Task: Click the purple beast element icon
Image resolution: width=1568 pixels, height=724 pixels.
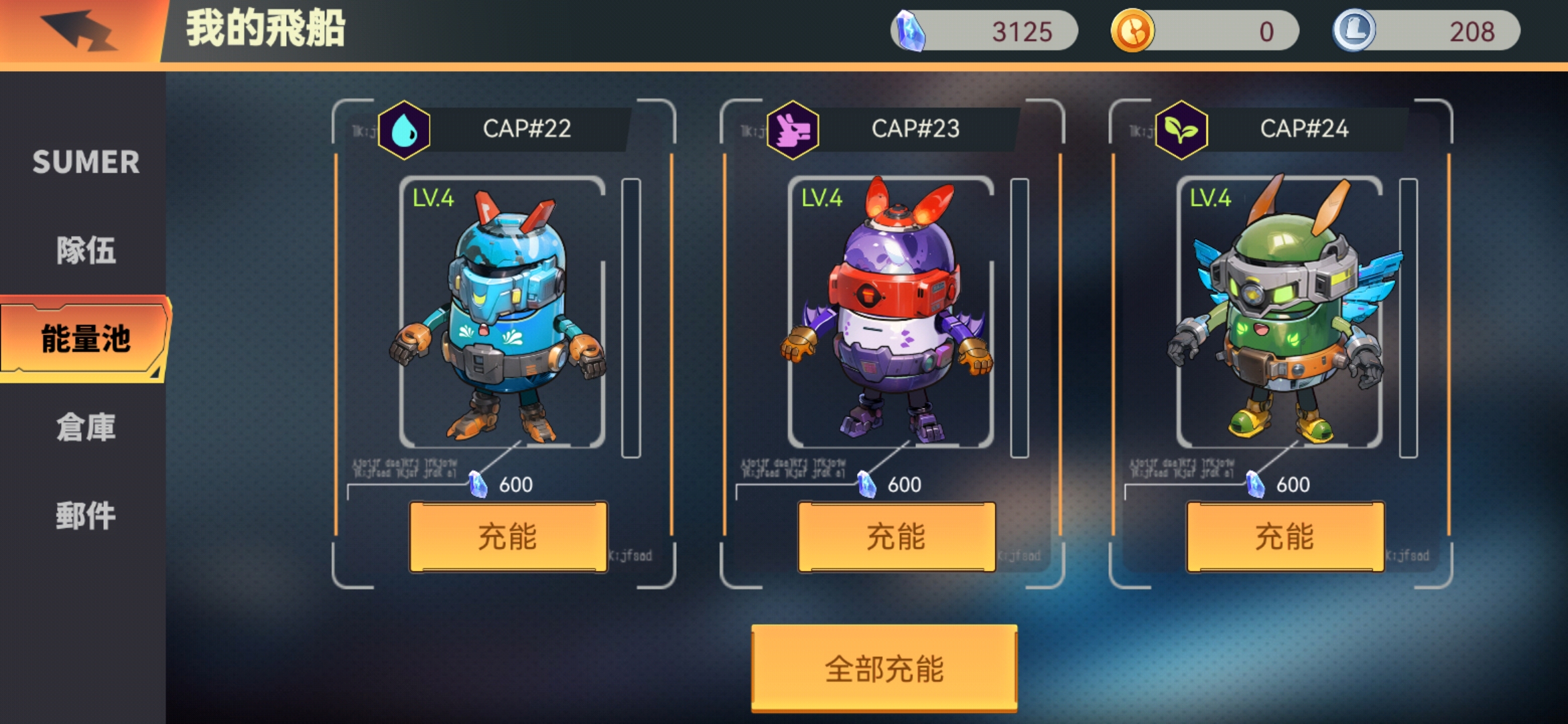Action: (x=793, y=129)
